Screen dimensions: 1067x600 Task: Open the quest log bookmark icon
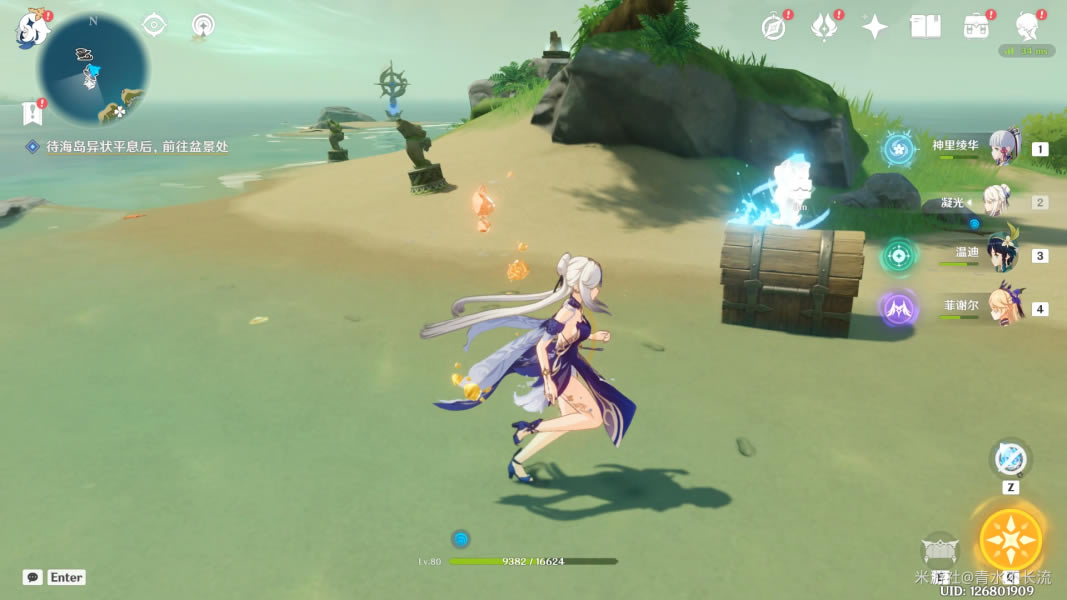click(32, 113)
